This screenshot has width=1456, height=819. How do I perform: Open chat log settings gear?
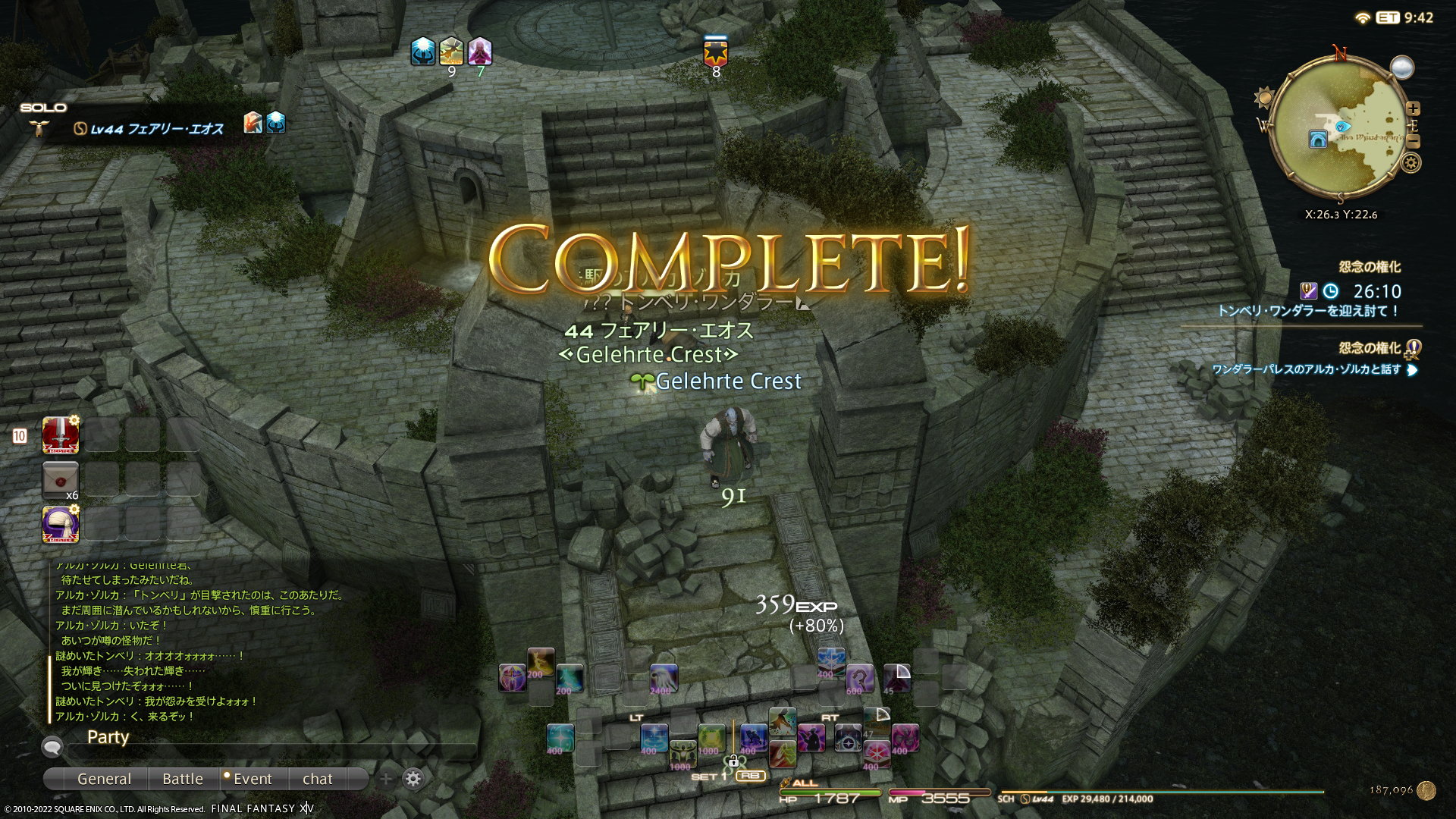(413, 779)
